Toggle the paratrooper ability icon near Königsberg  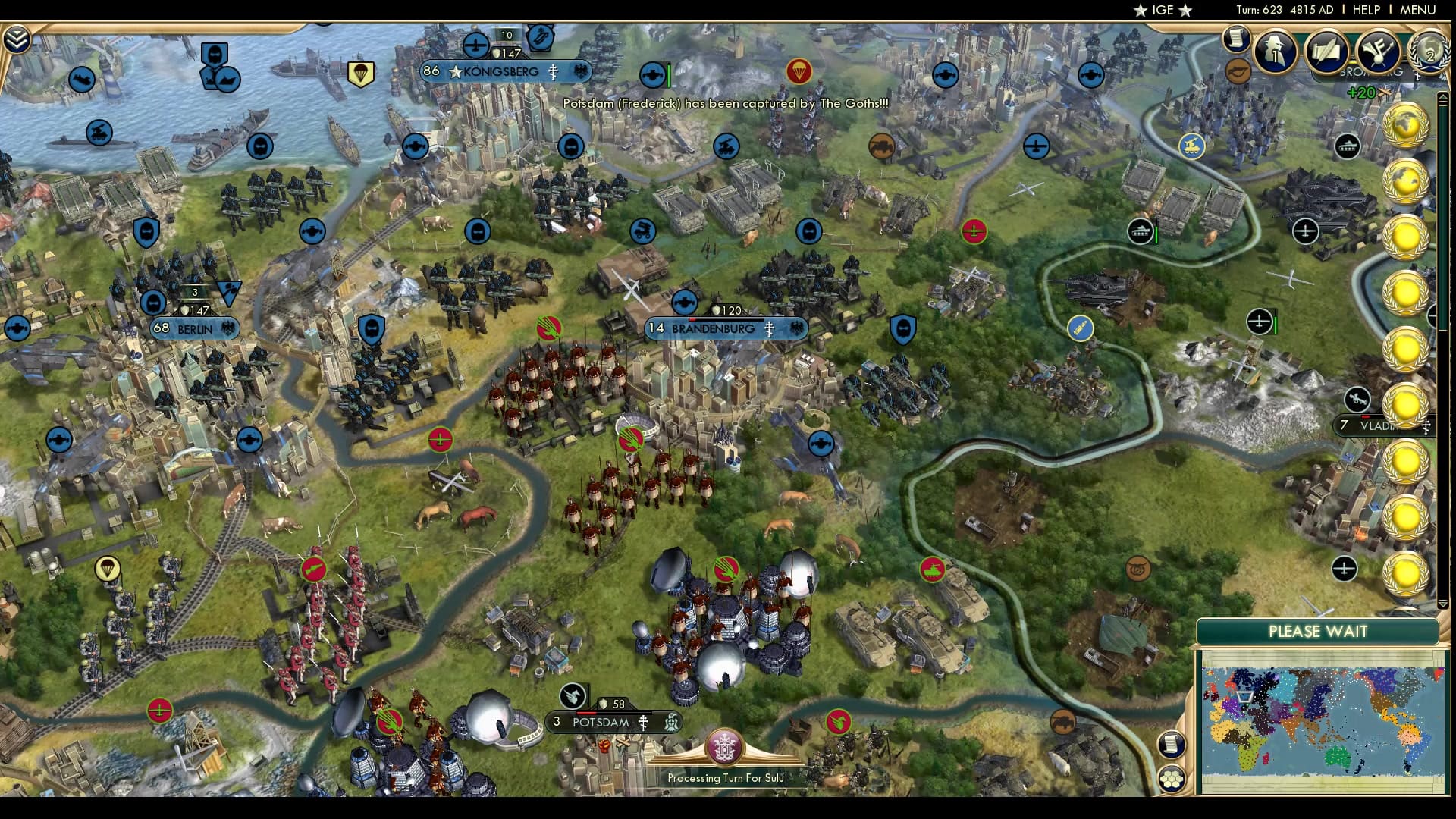click(x=362, y=72)
